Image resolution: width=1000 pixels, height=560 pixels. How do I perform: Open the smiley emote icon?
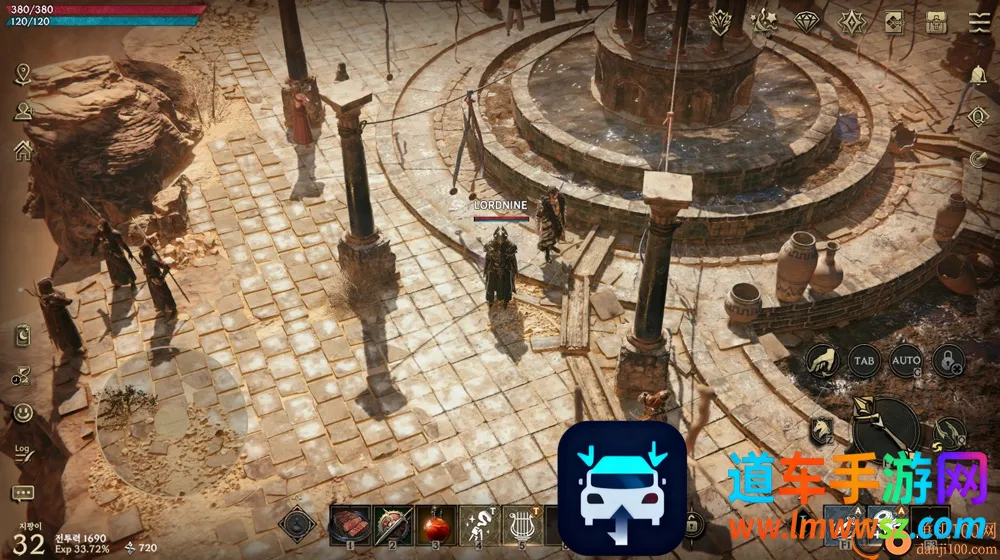click(23, 412)
